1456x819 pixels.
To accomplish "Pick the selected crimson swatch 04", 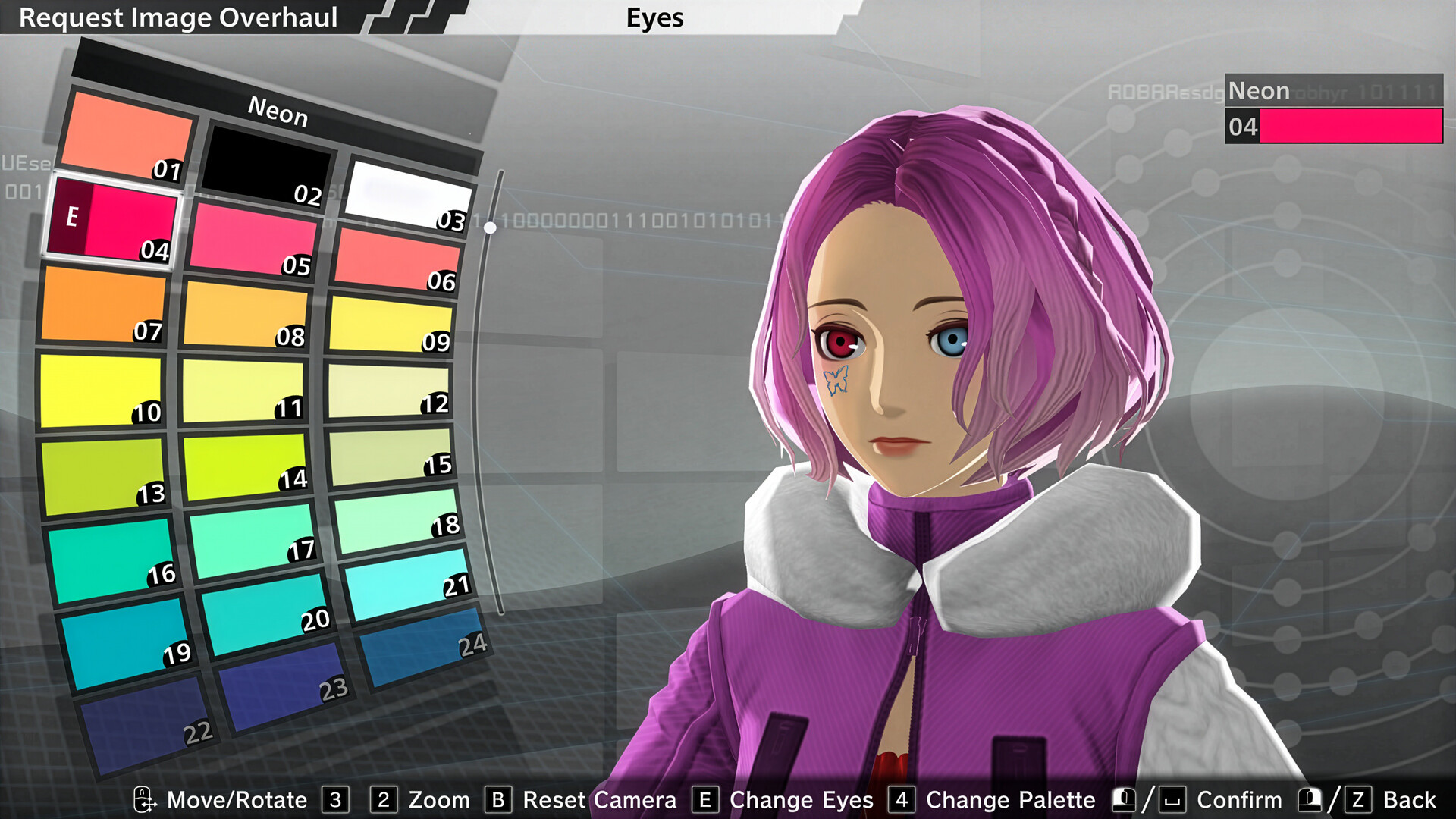I will tap(114, 220).
